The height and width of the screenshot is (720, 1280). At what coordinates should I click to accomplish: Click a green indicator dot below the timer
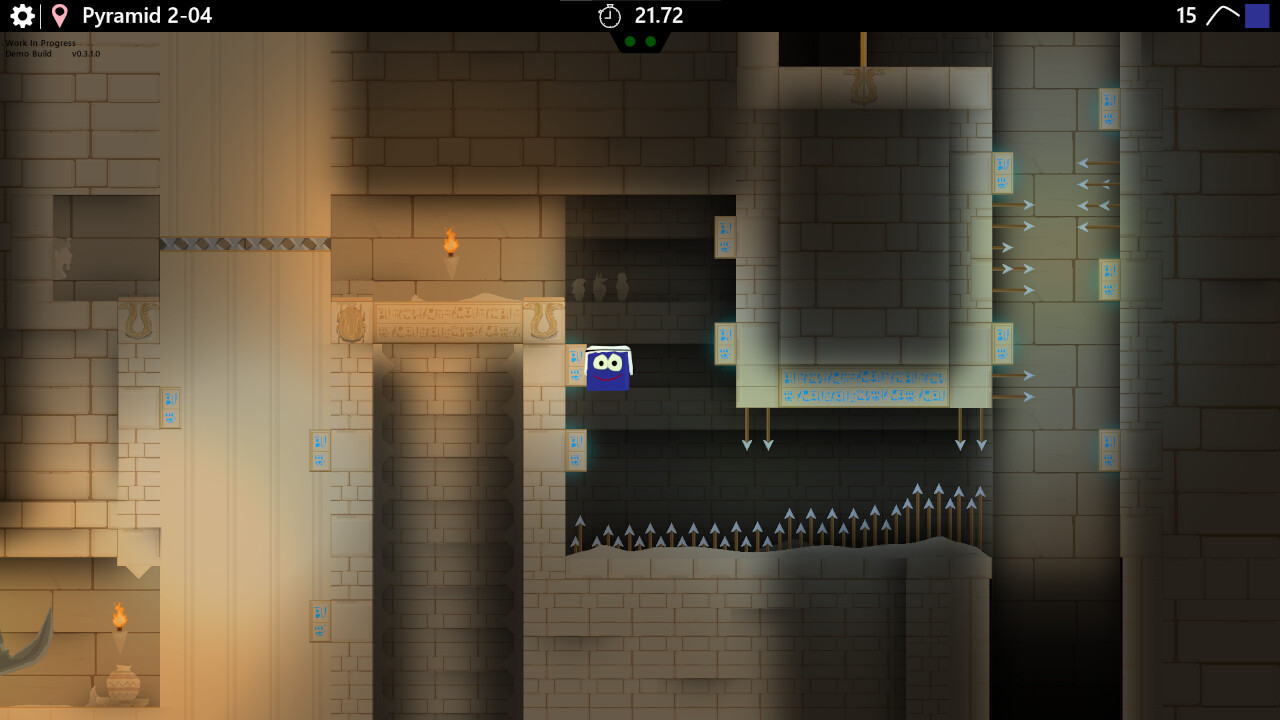[x=629, y=40]
